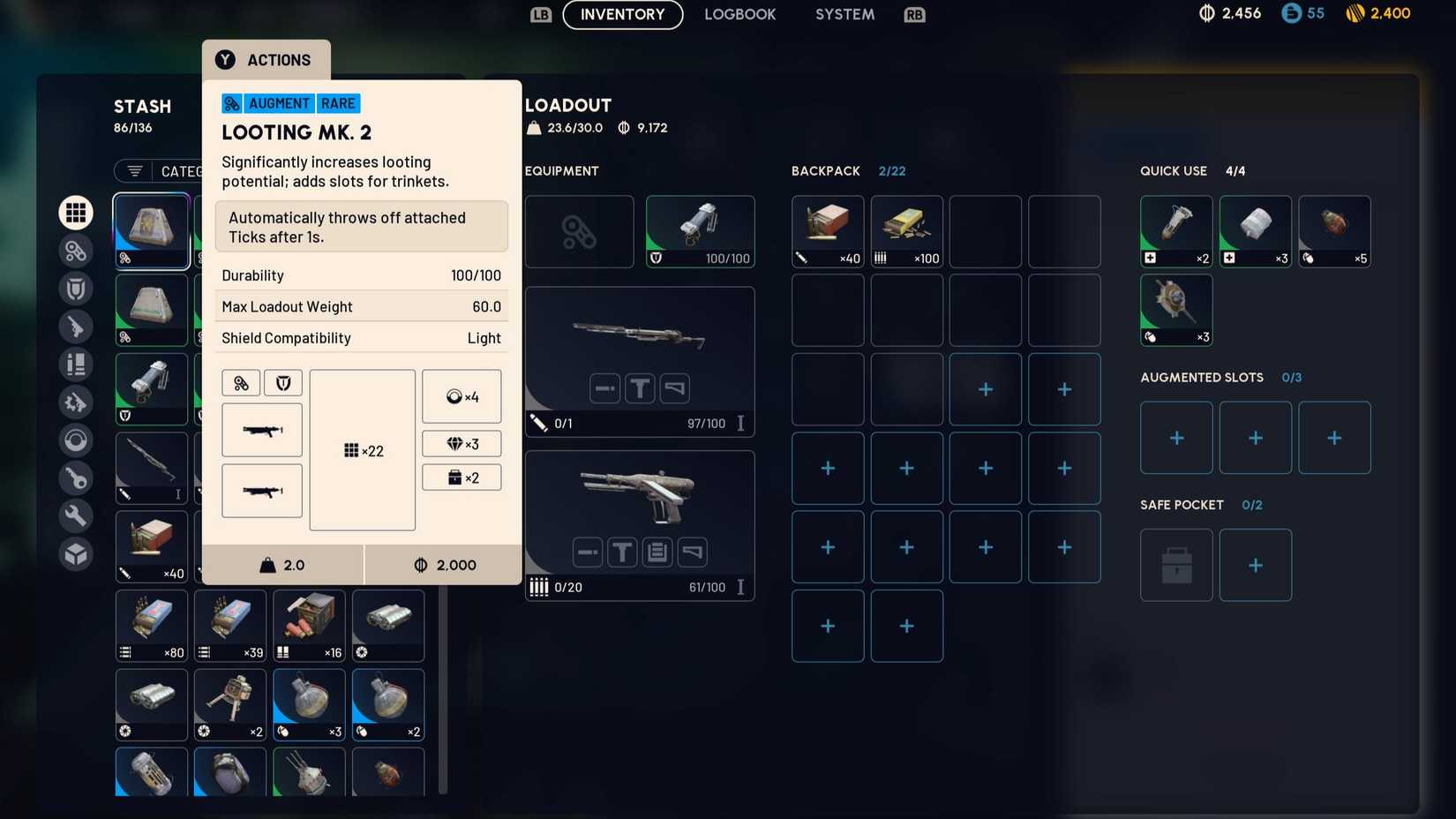Select the Shields category filter
1456x819 pixels.
(76, 288)
